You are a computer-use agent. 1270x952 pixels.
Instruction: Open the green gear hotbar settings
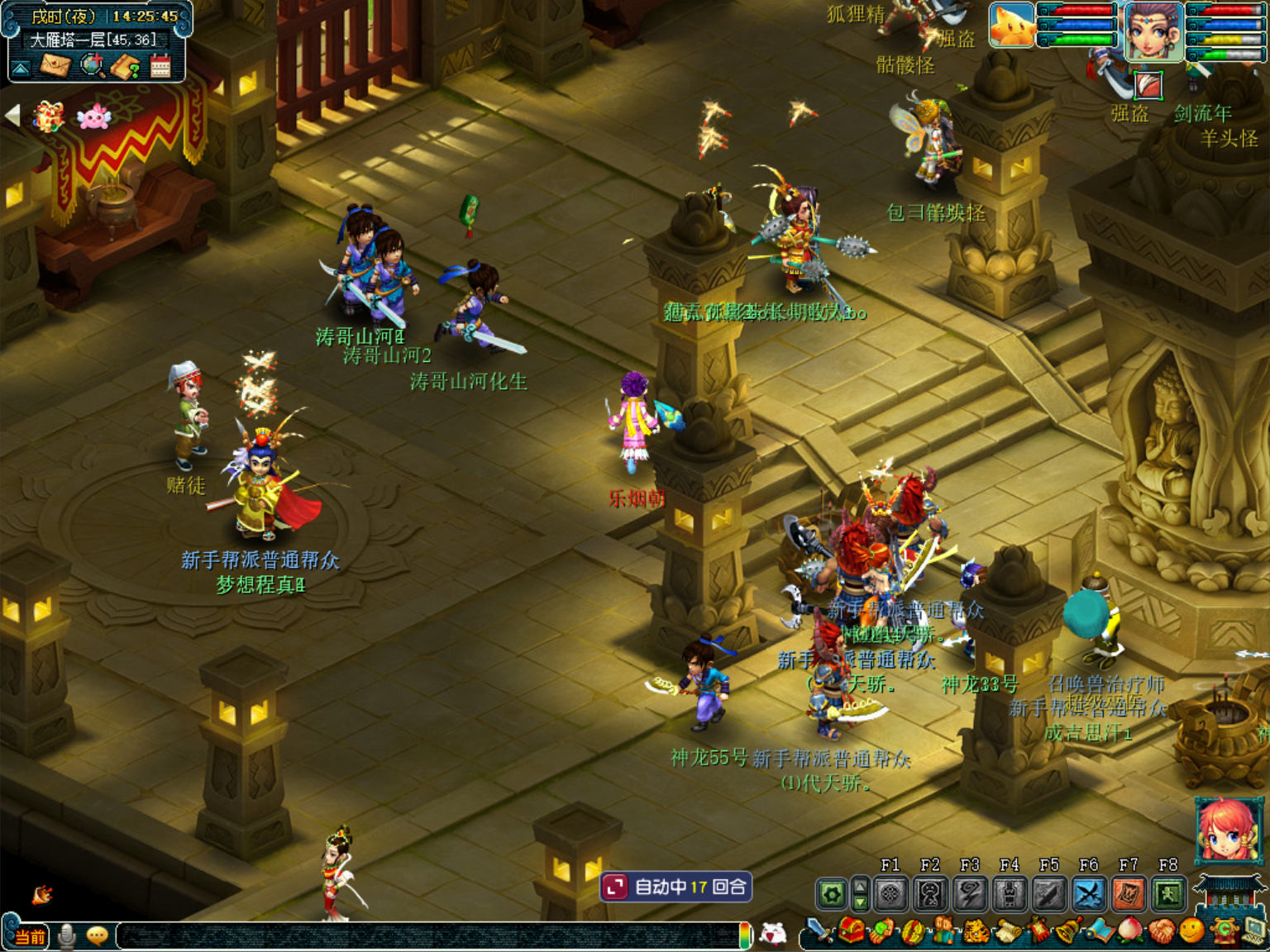click(831, 894)
